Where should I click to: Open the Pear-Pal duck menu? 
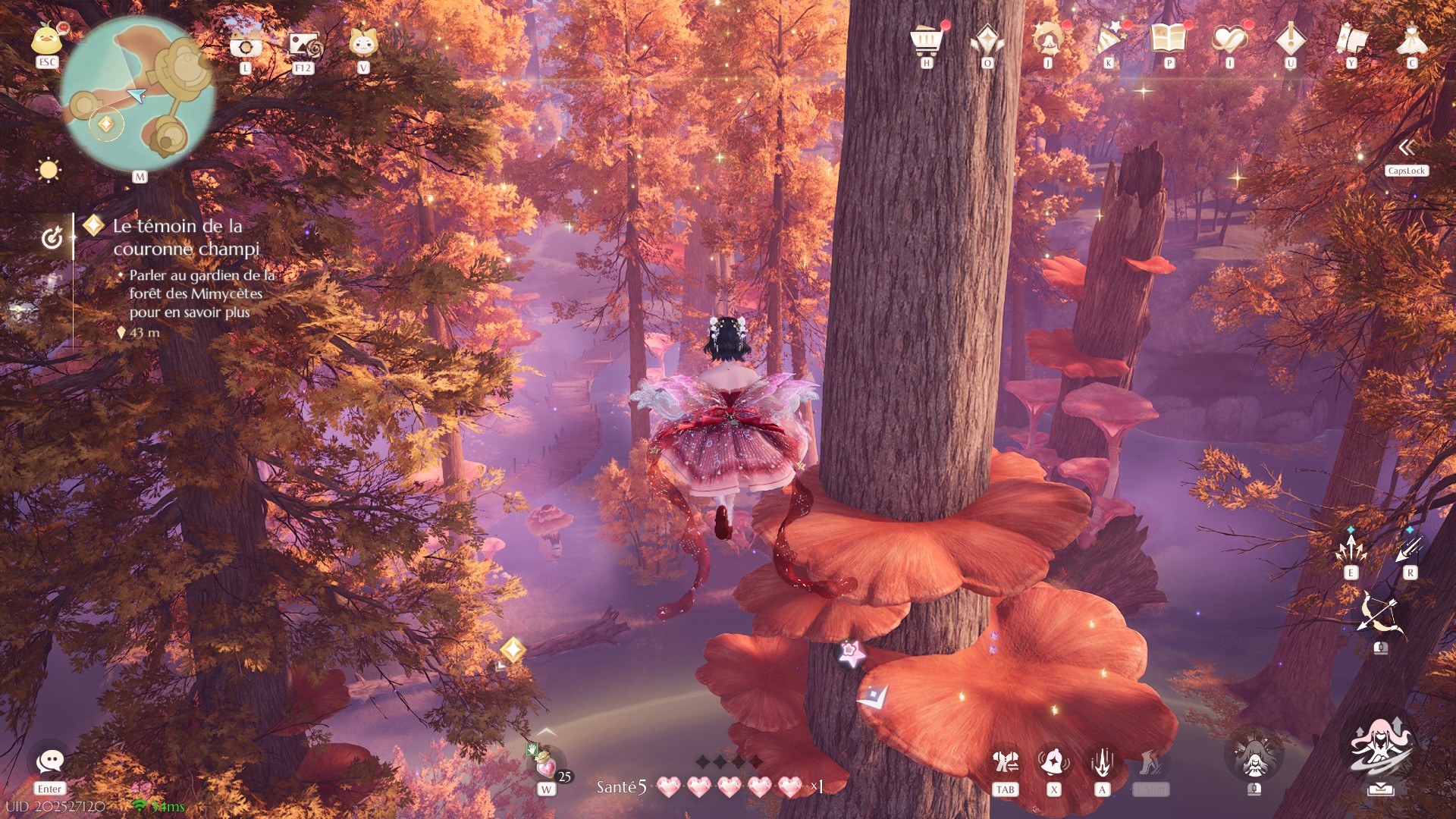pyautogui.click(x=47, y=39)
